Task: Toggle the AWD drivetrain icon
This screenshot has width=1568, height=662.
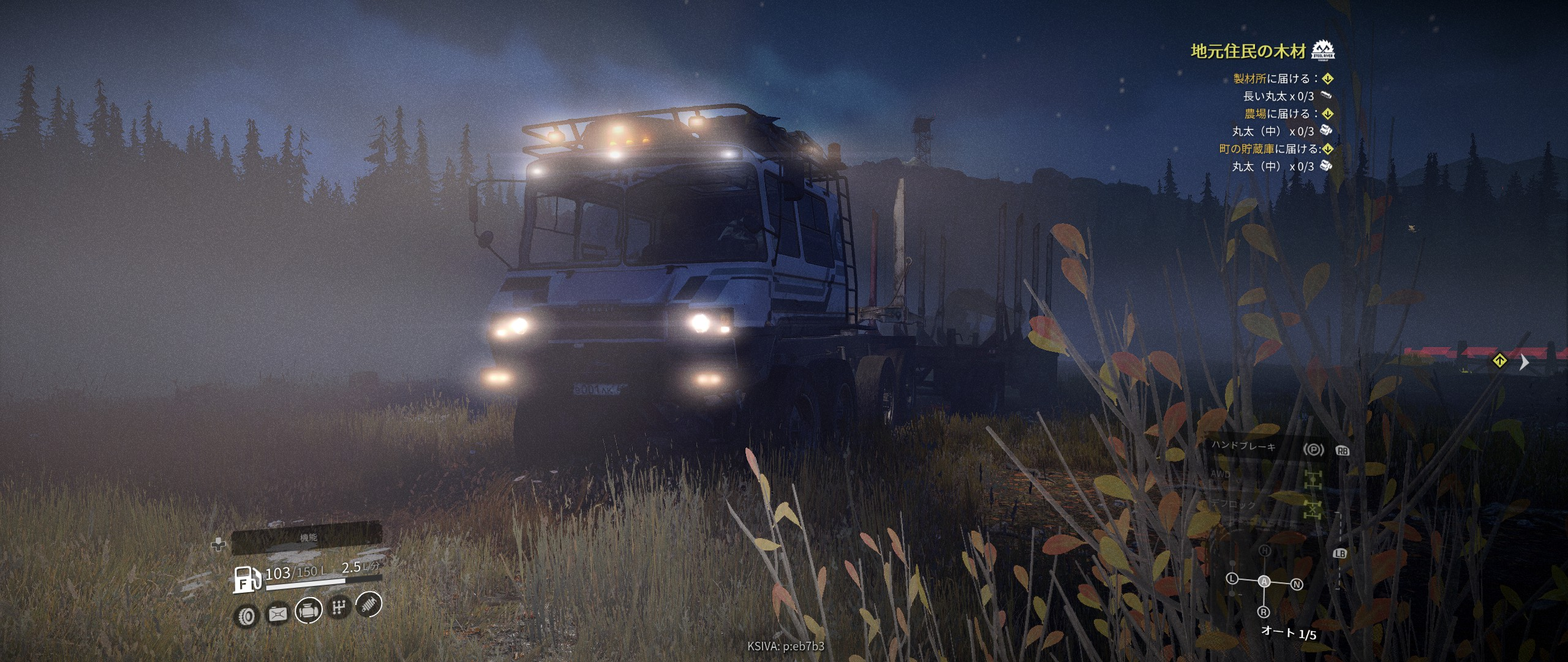Action: point(1313,480)
